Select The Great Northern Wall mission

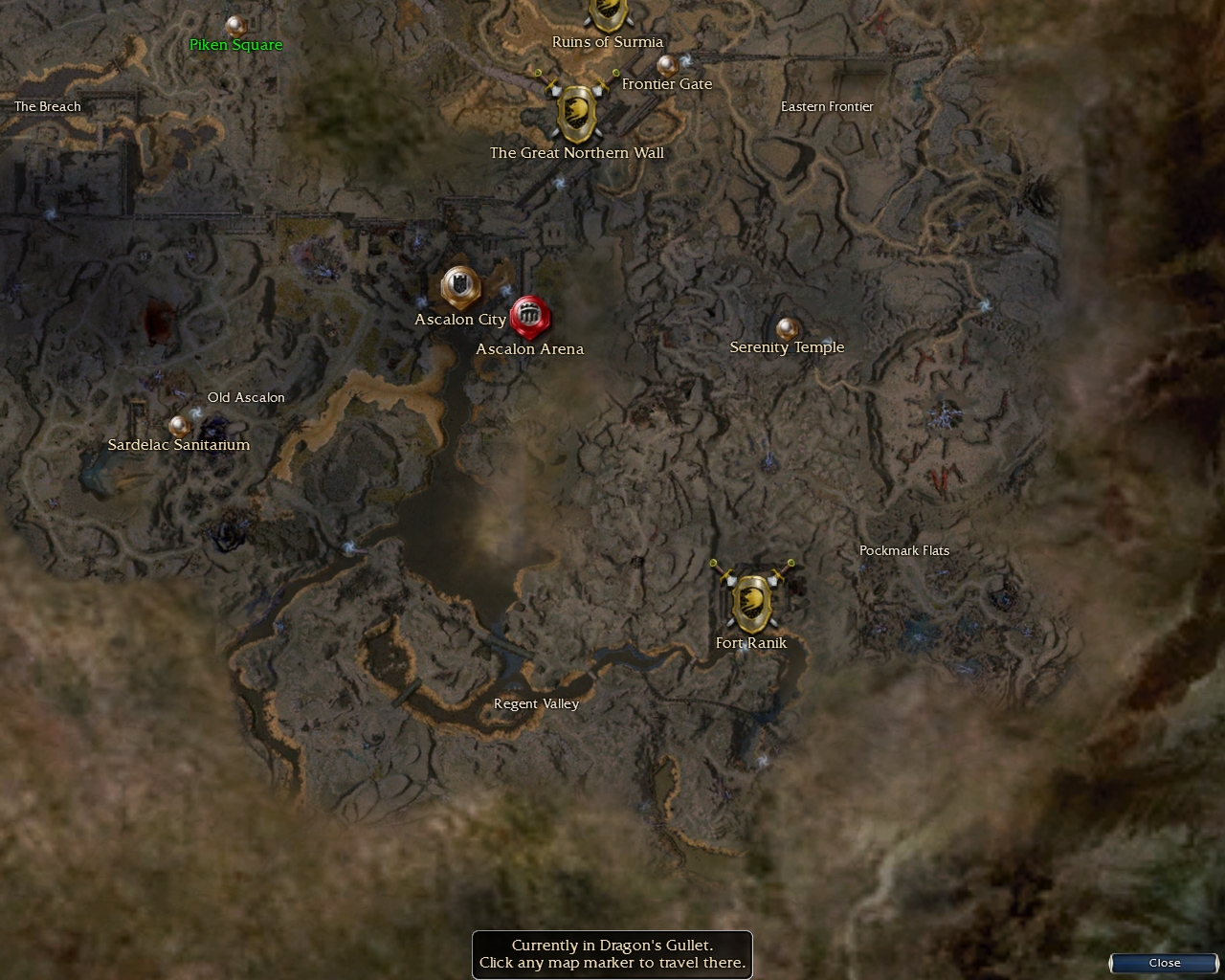(x=577, y=113)
